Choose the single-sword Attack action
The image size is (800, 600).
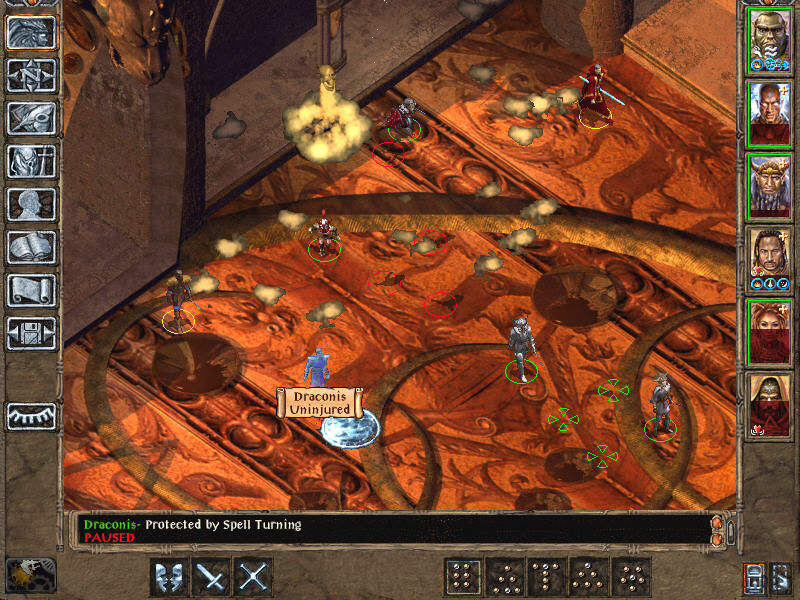tap(212, 577)
